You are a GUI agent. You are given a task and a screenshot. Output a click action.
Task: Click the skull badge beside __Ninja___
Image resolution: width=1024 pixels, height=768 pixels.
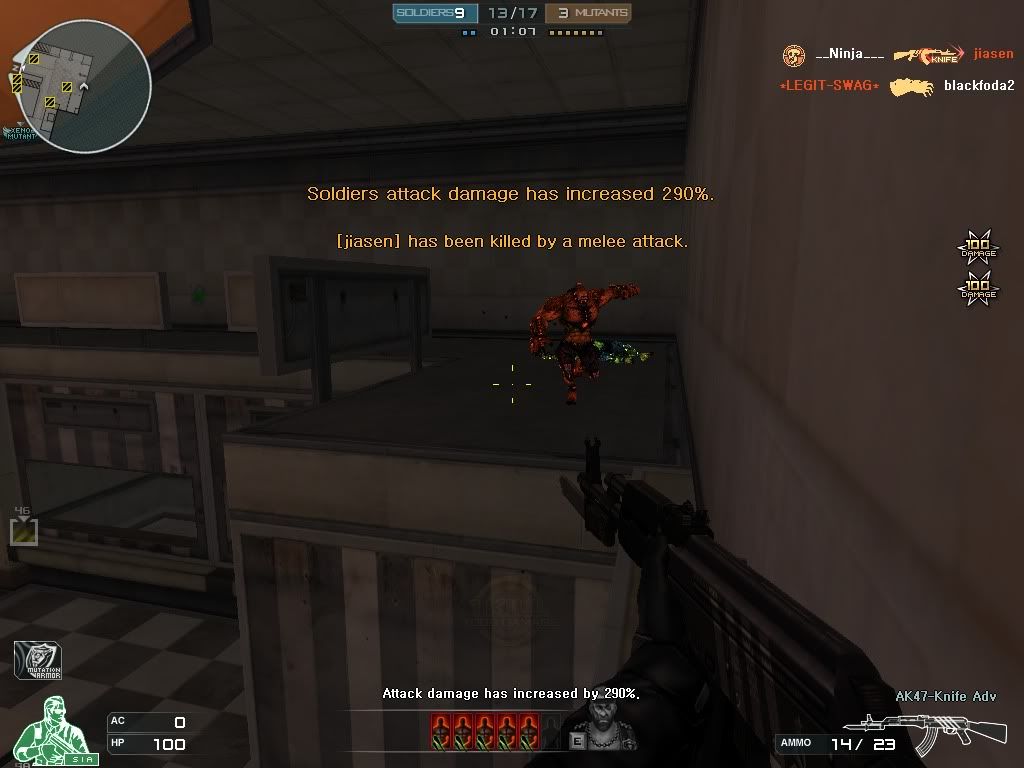coord(794,55)
